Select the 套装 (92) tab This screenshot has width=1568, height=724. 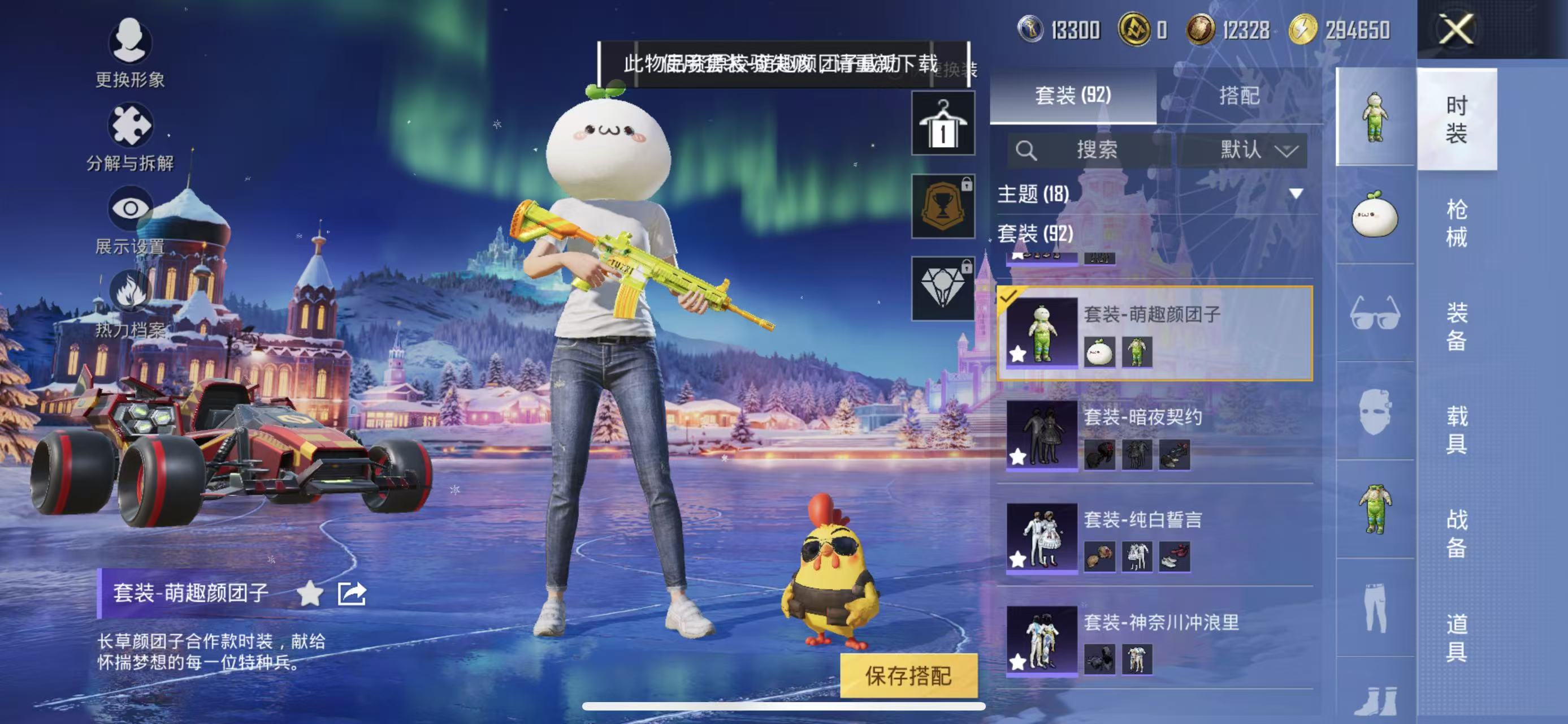point(1072,96)
